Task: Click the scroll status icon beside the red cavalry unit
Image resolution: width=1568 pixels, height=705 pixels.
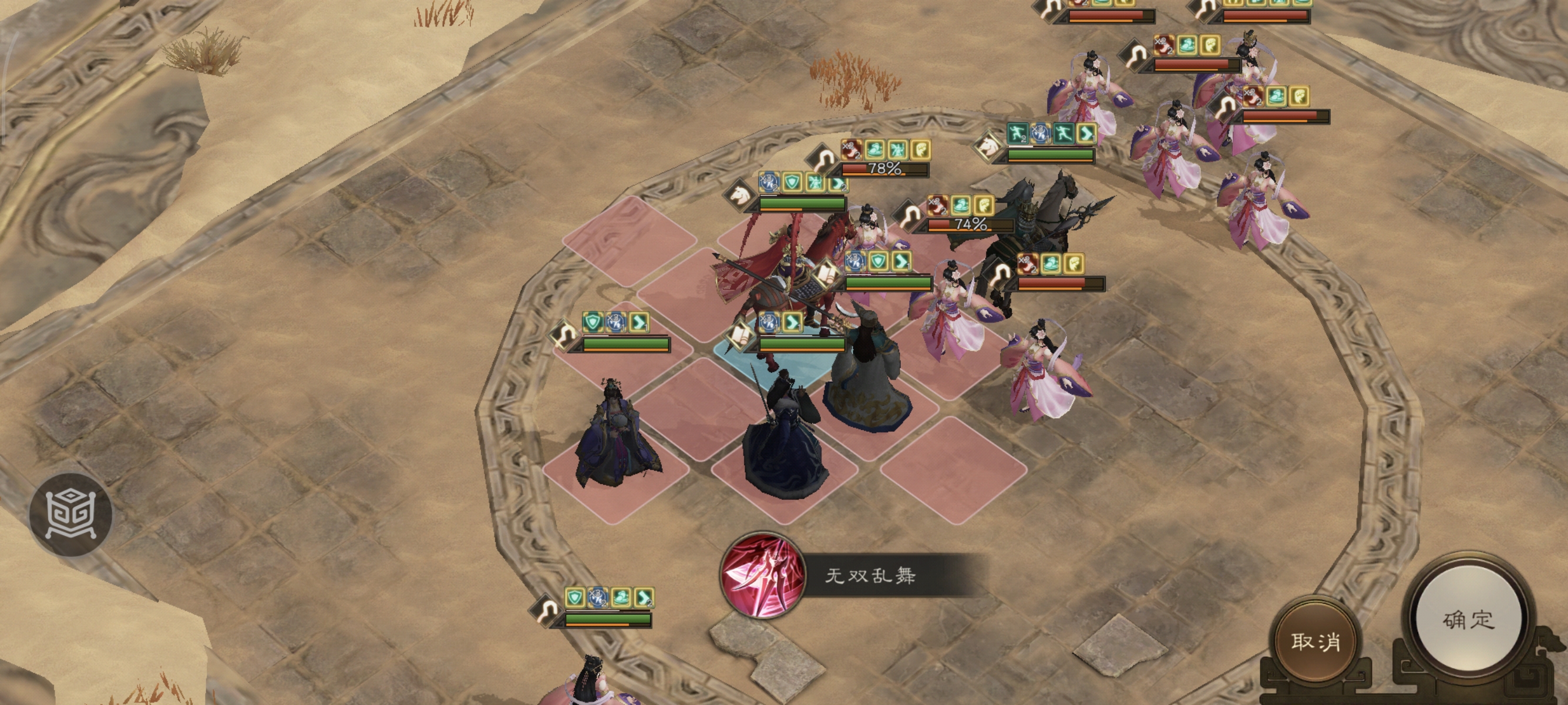Action: click(827, 273)
